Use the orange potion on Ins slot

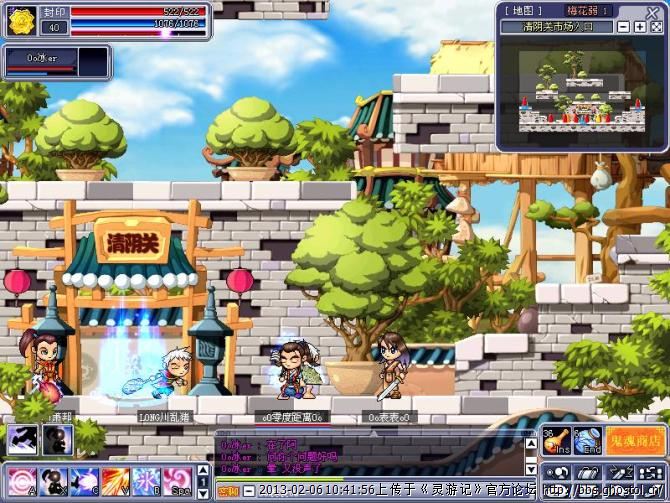click(556, 439)
